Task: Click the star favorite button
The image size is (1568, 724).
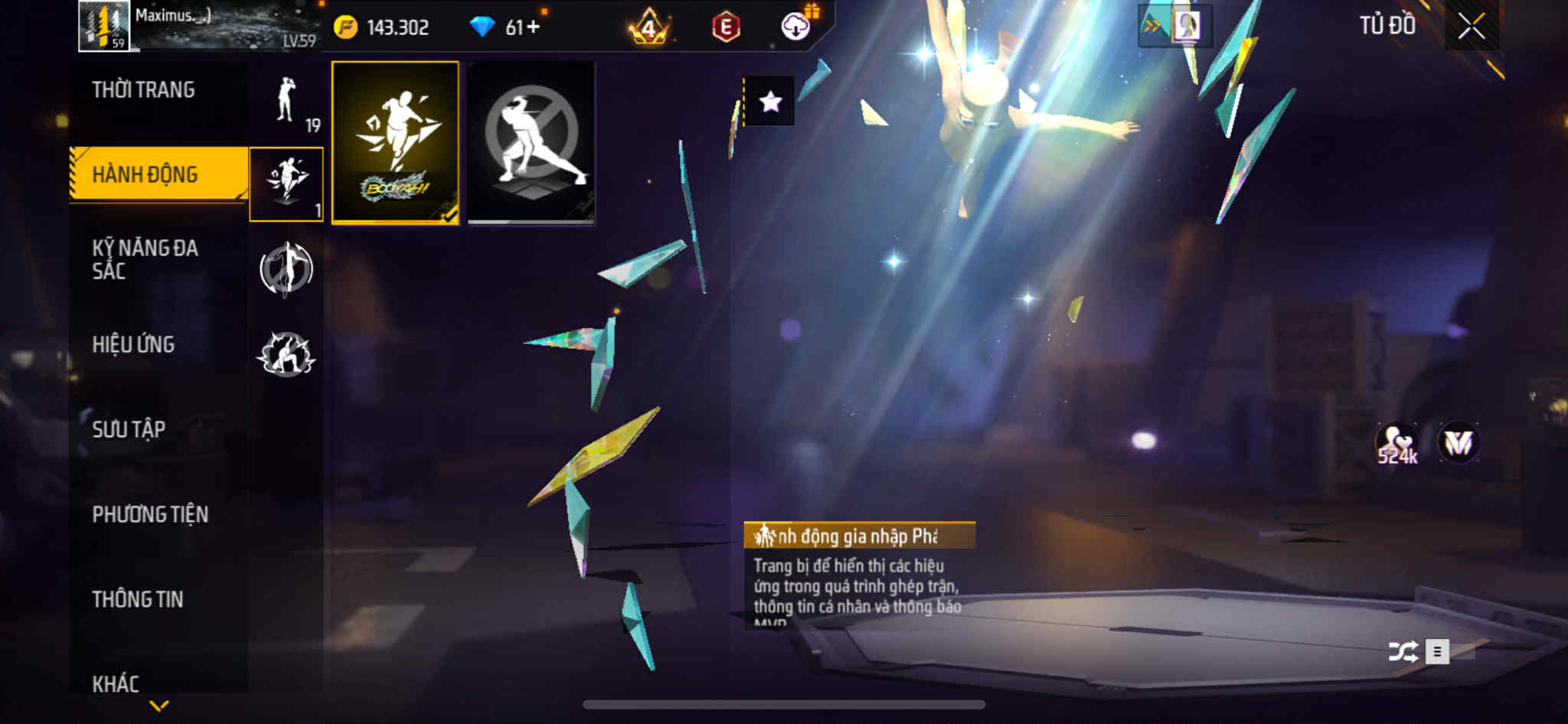Action: [x=770, y=102]
